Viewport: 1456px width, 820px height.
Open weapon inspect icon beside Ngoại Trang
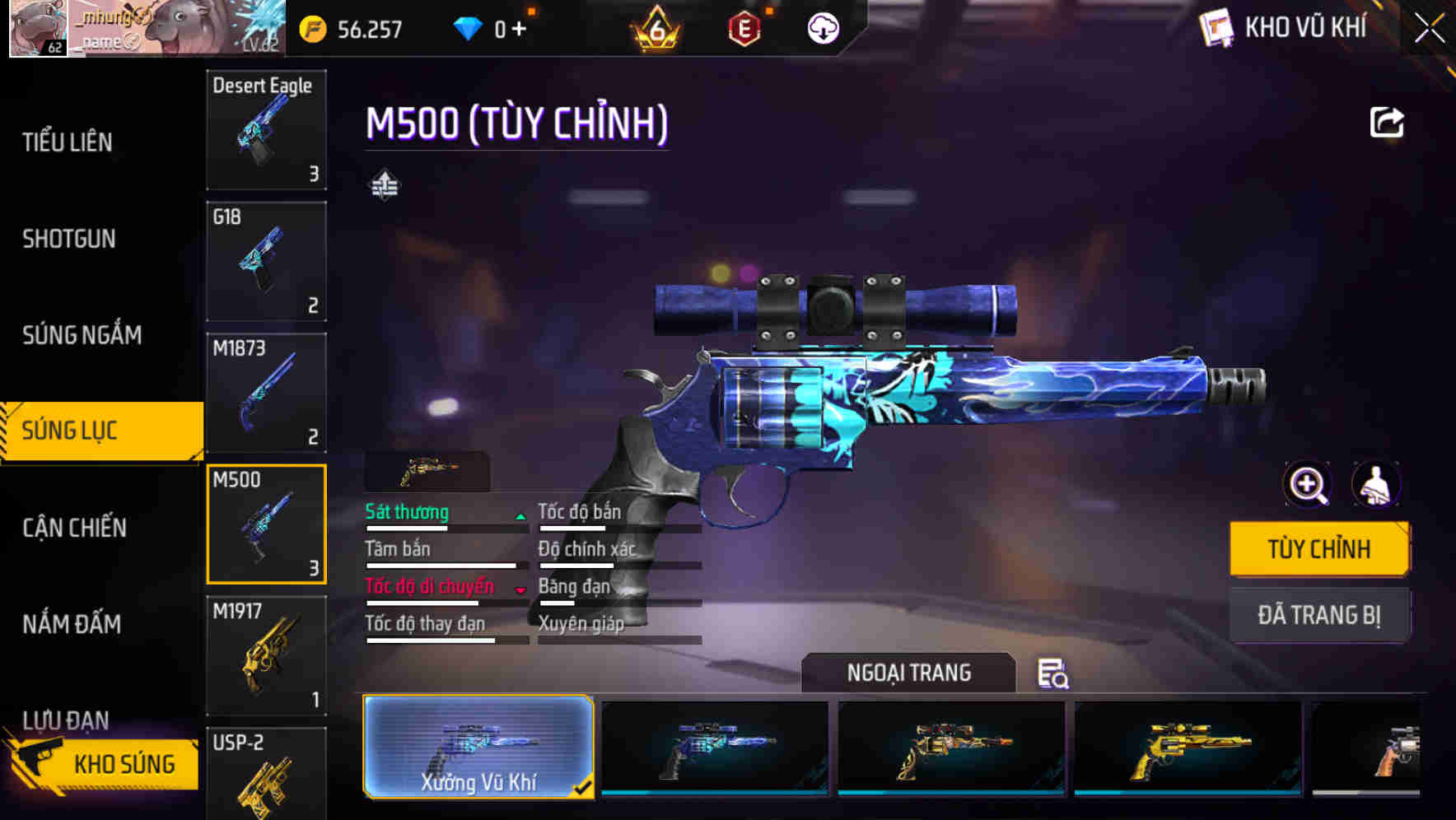[1052, 674]
